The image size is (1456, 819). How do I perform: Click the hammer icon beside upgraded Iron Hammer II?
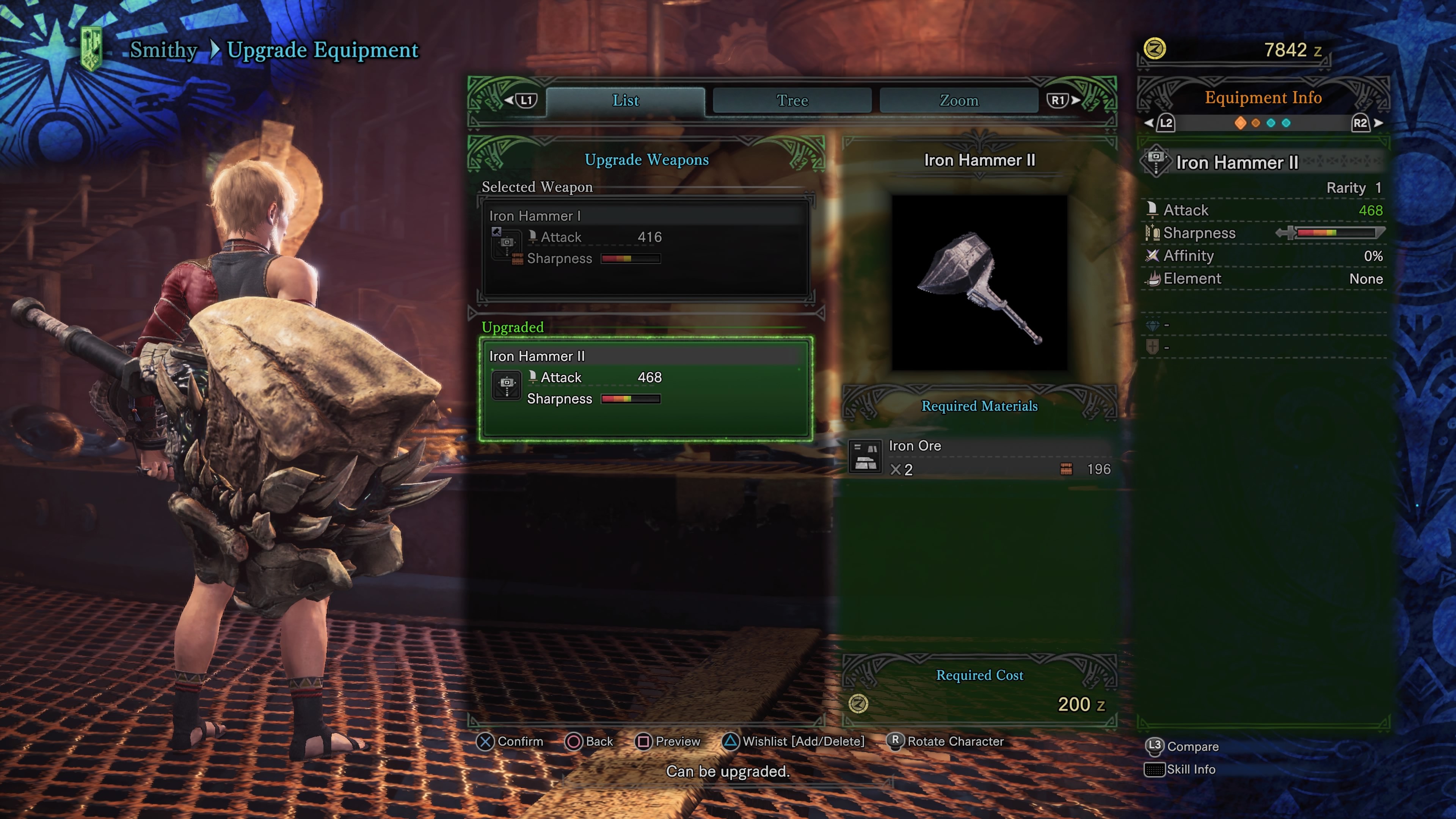(x=507, y=384)
